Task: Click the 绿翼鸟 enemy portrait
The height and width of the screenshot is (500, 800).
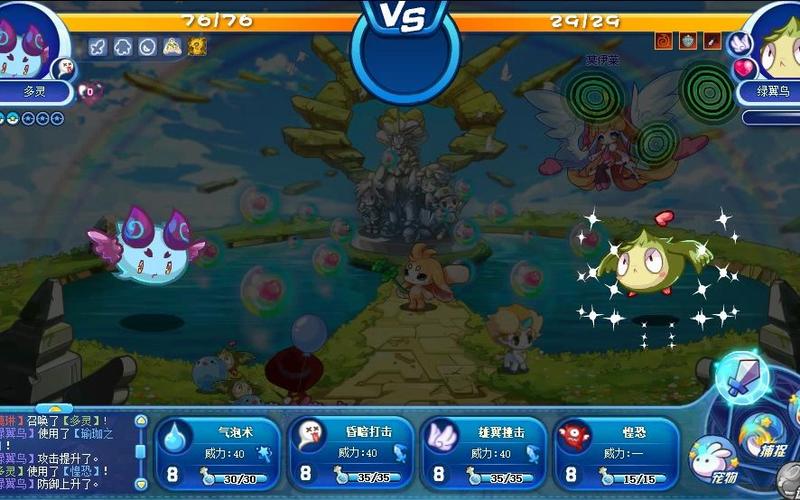Action: pos(773,45)
